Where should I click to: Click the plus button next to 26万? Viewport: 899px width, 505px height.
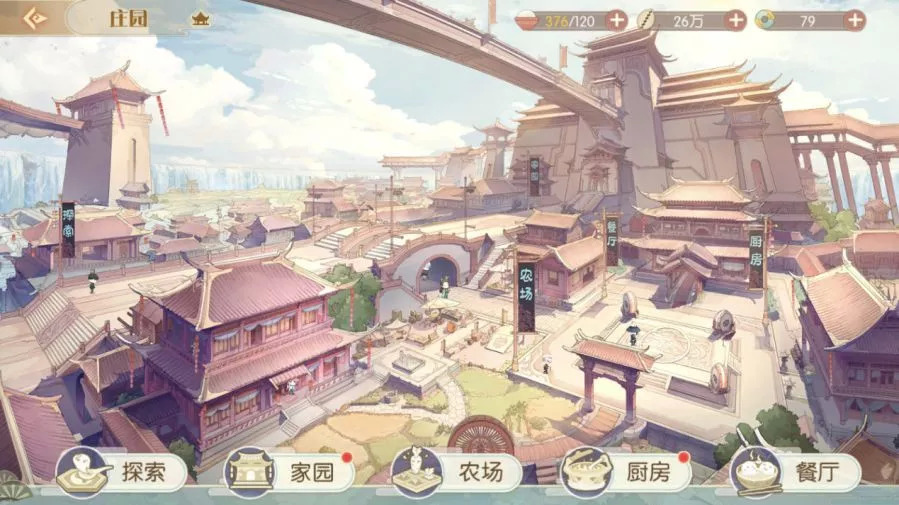[736, 19]
